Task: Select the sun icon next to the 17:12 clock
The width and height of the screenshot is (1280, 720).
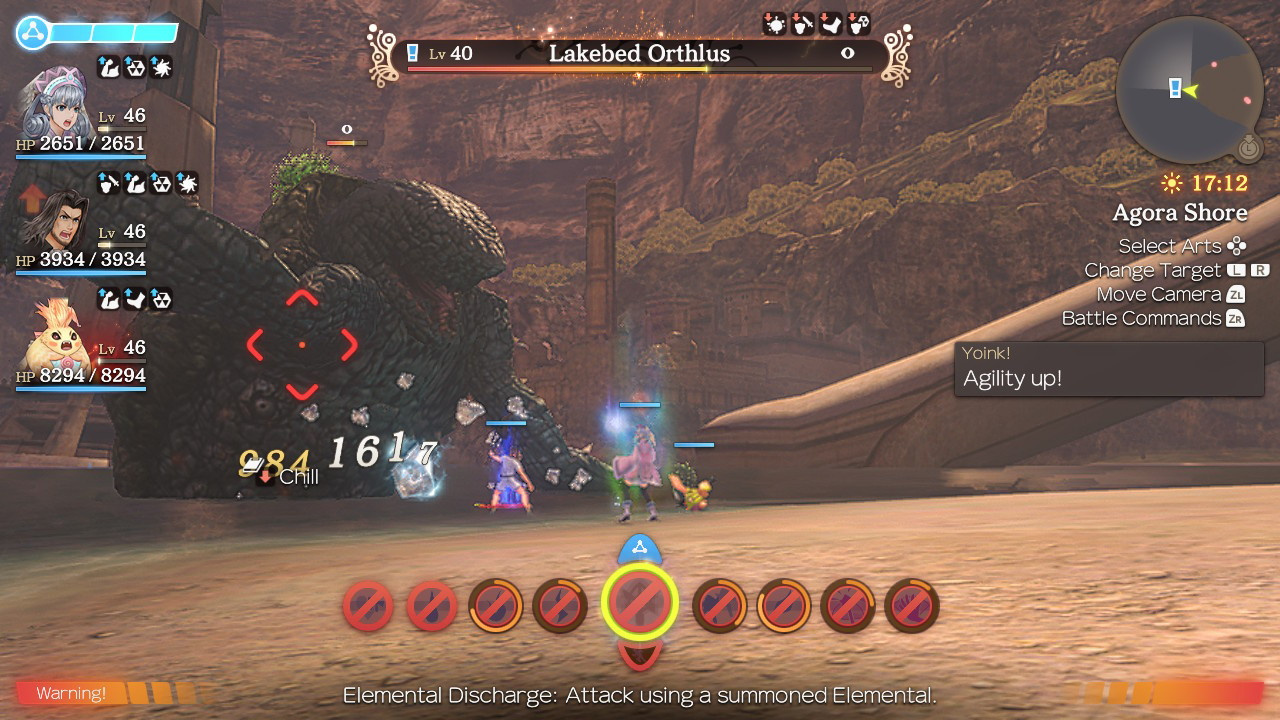Action: 1170,182
